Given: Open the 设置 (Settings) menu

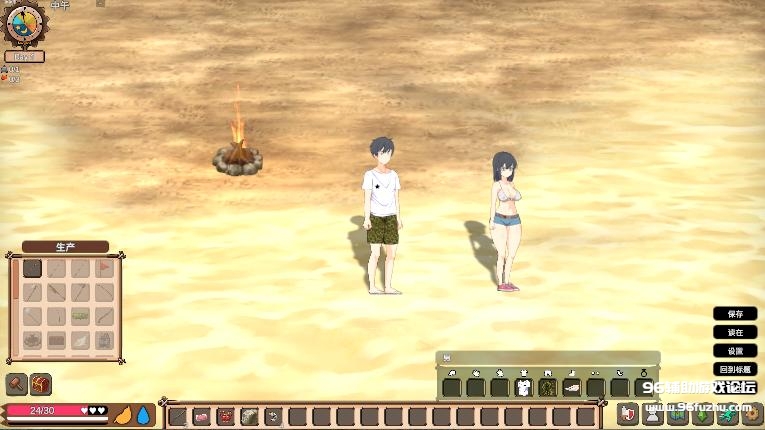Looking at the screenshot, I should coord(735,351).
